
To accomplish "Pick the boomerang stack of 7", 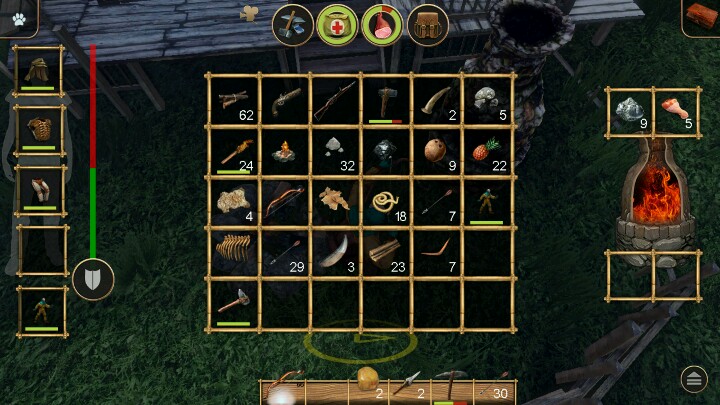I will (x=436, y=254).
